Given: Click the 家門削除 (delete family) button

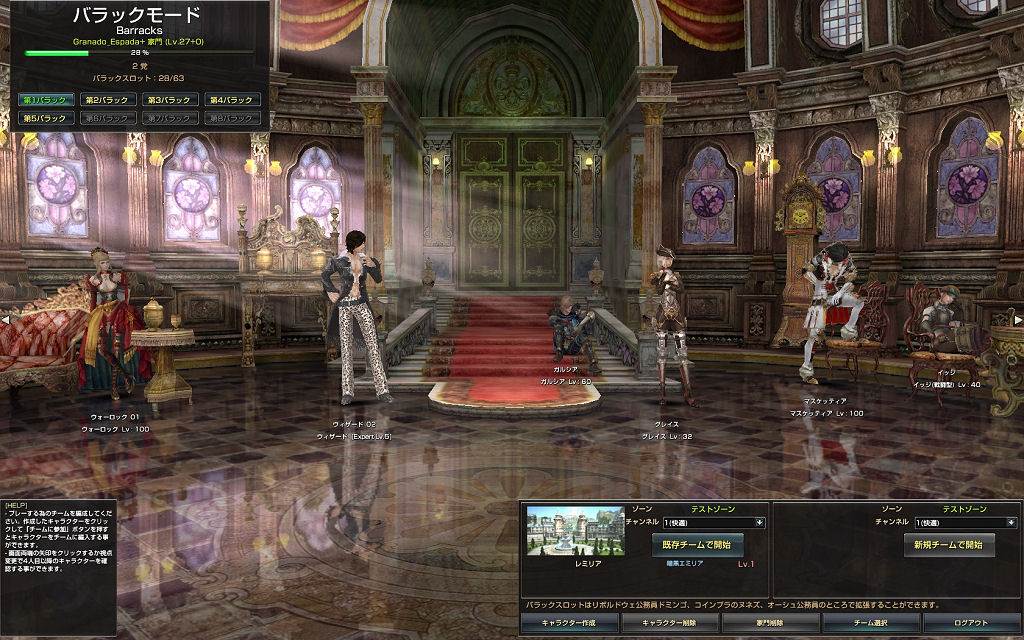Looking at the screenshot, I should tap(770, 622).
